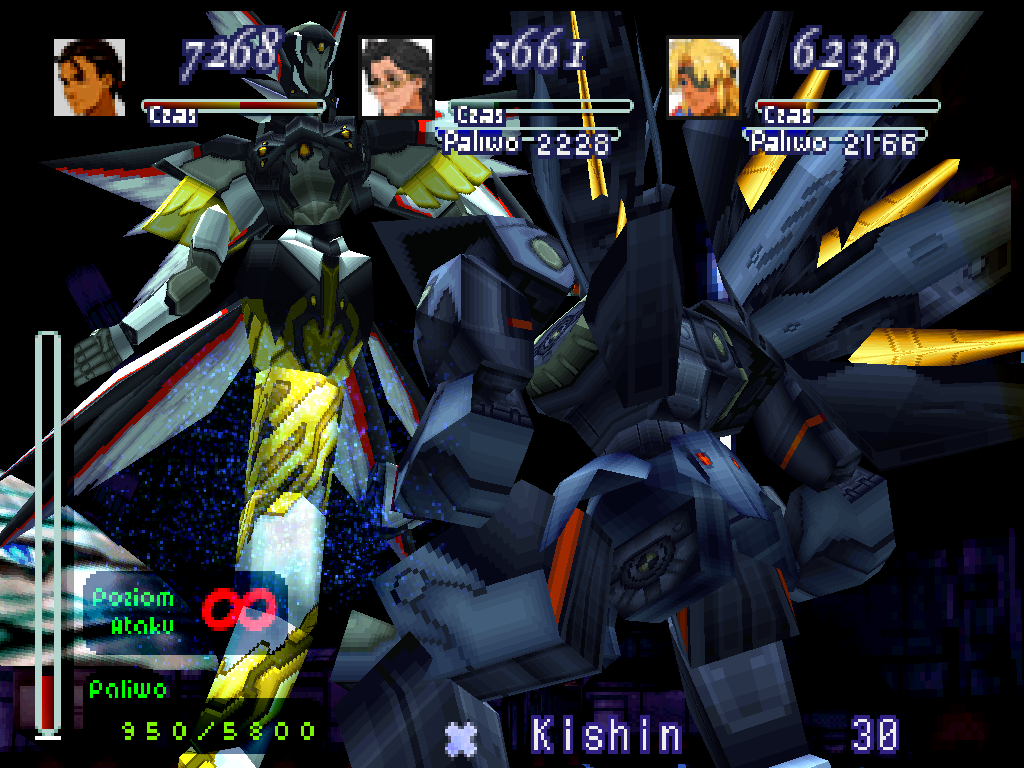Screen dimensions: 1024x768
Task: Click the red infinity attack level icon
Action: pos(239,609)
